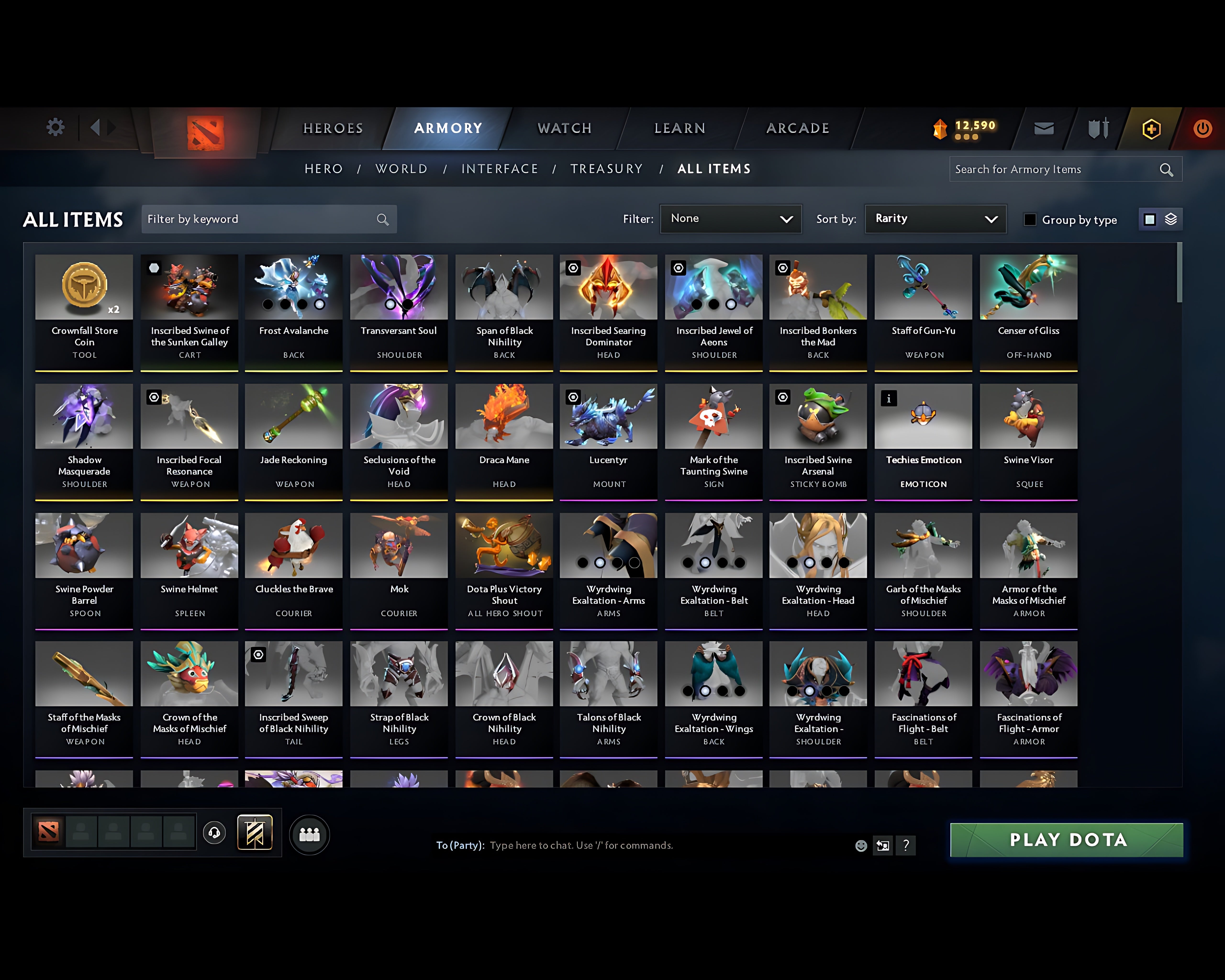Enable the Group by type checkbox

coord(1030,219)
